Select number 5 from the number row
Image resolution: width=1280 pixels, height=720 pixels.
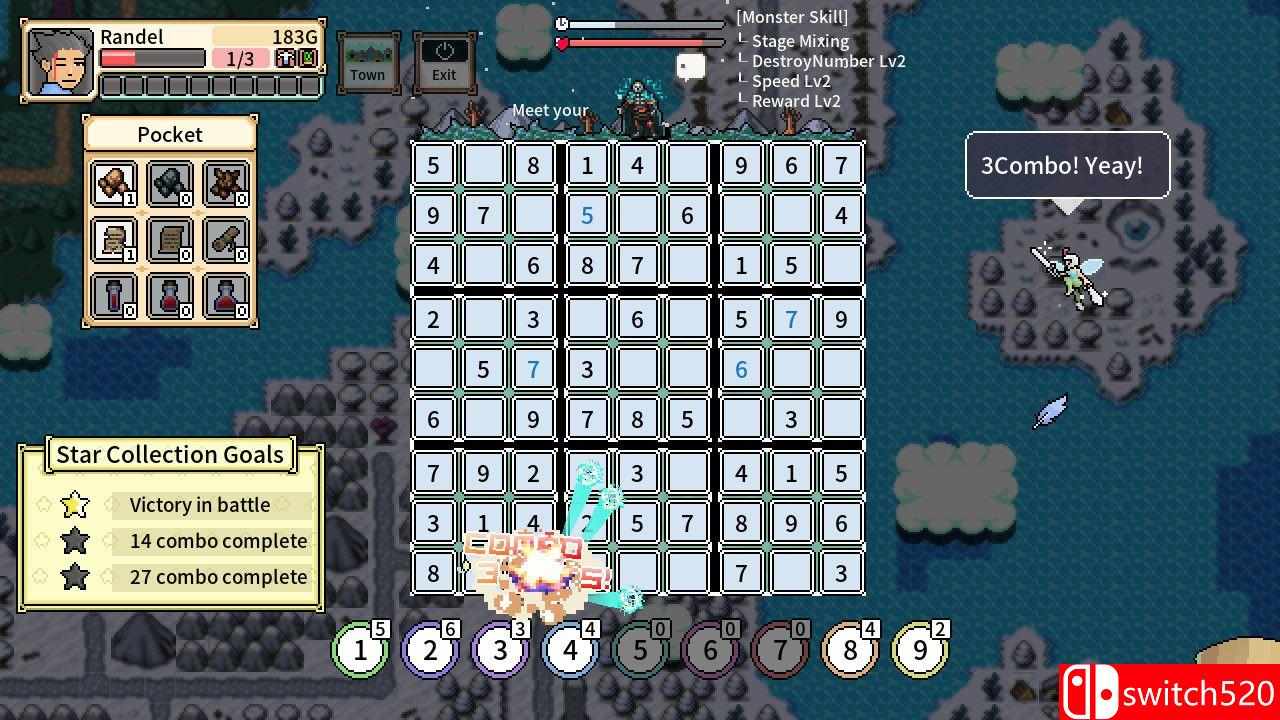641,649
